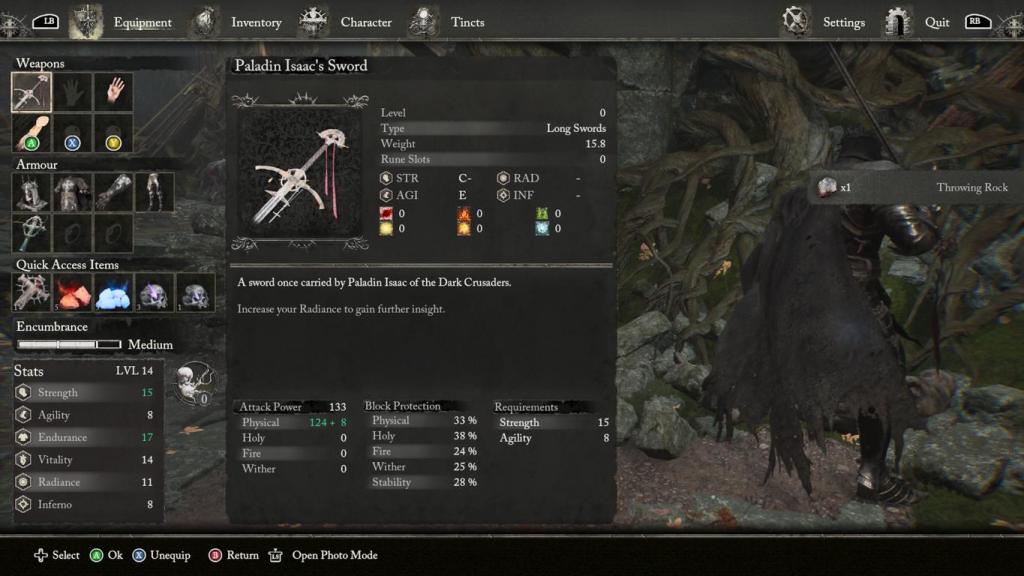Screen dimensions: 1024x576
Task: Switch to the Inventory tab
Action: coord(255,22)
